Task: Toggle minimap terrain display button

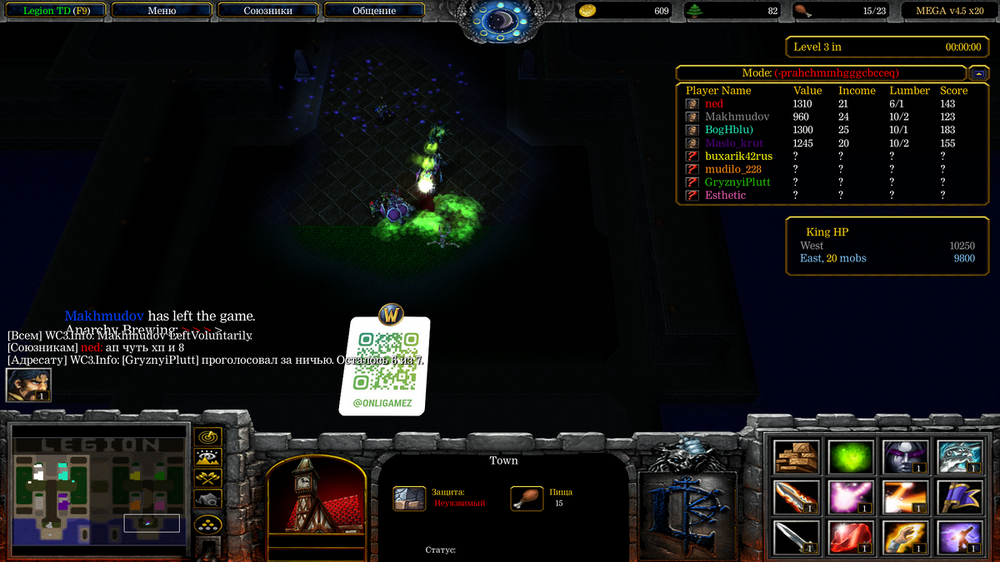Action: click(x=208, y=458)
